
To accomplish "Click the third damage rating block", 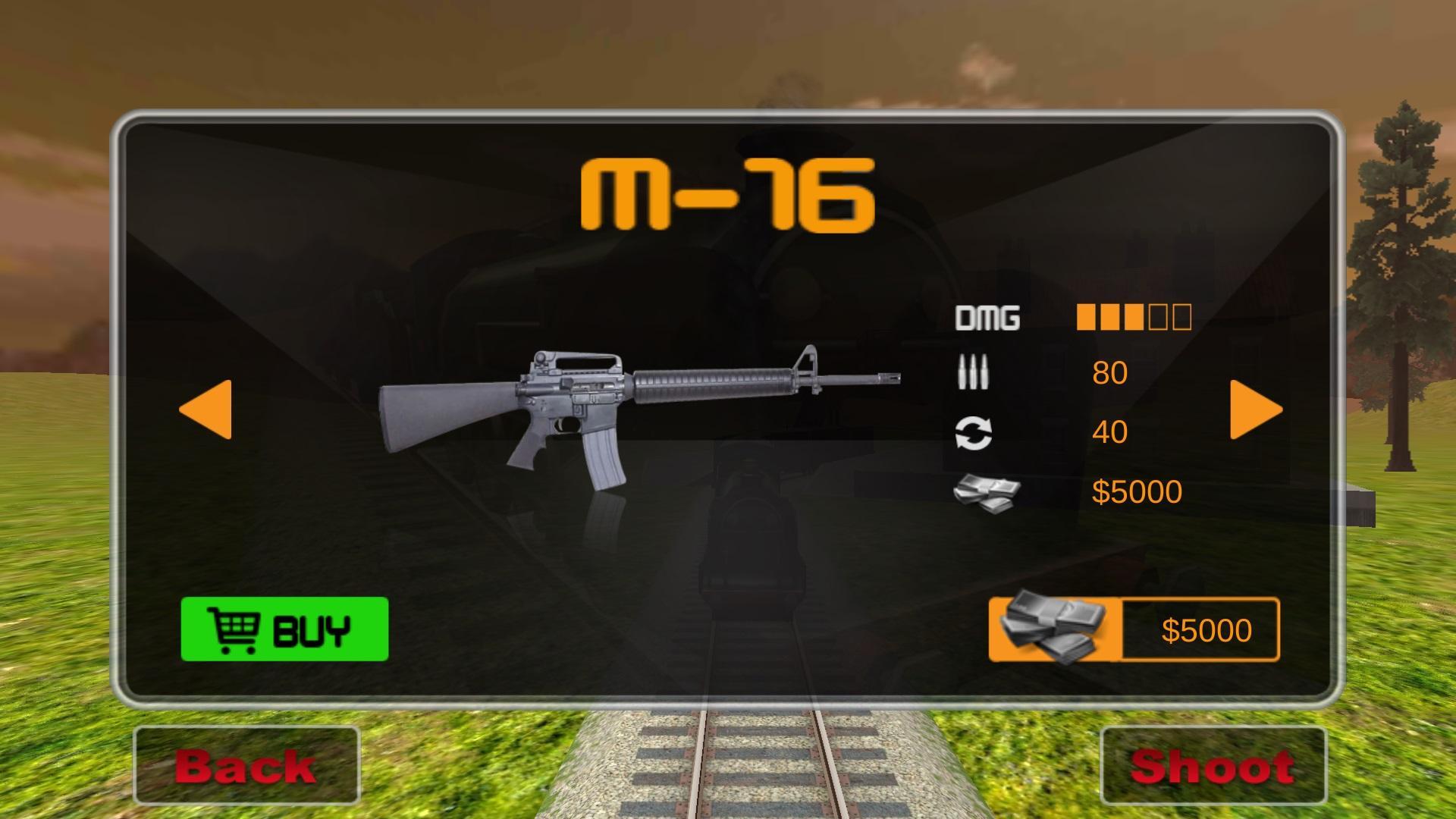I will [1135, 318].
